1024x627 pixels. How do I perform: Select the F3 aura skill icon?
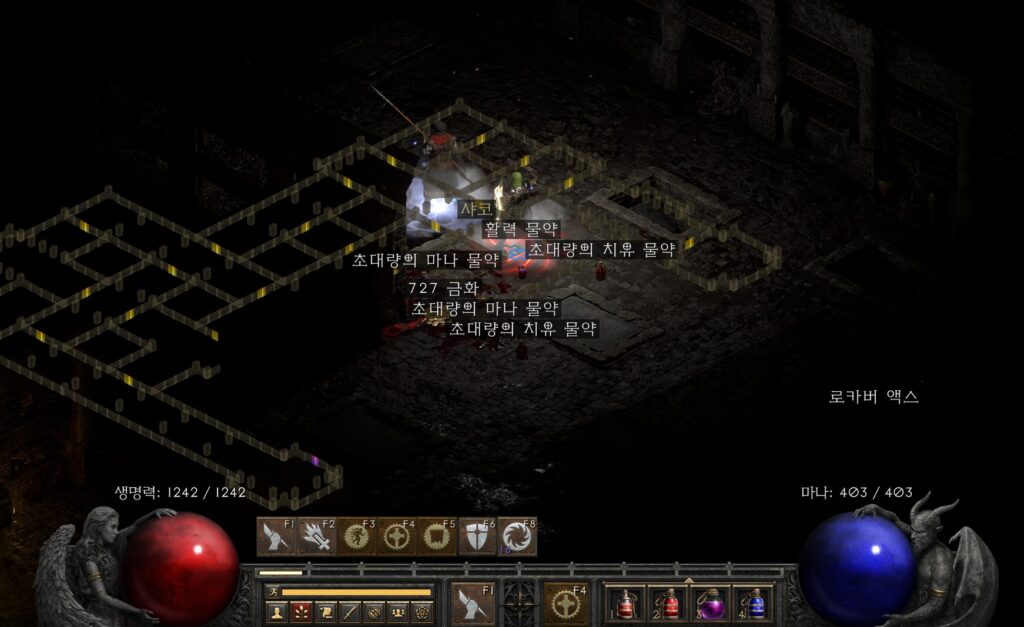tap(356, 537)
